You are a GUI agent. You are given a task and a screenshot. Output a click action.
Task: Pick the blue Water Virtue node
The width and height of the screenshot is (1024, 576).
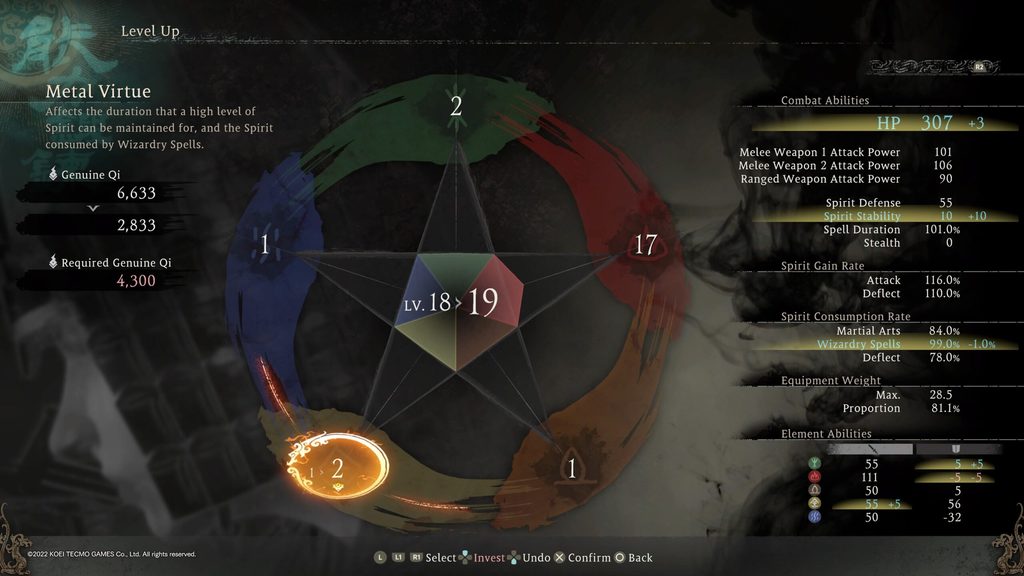[265, 245]
